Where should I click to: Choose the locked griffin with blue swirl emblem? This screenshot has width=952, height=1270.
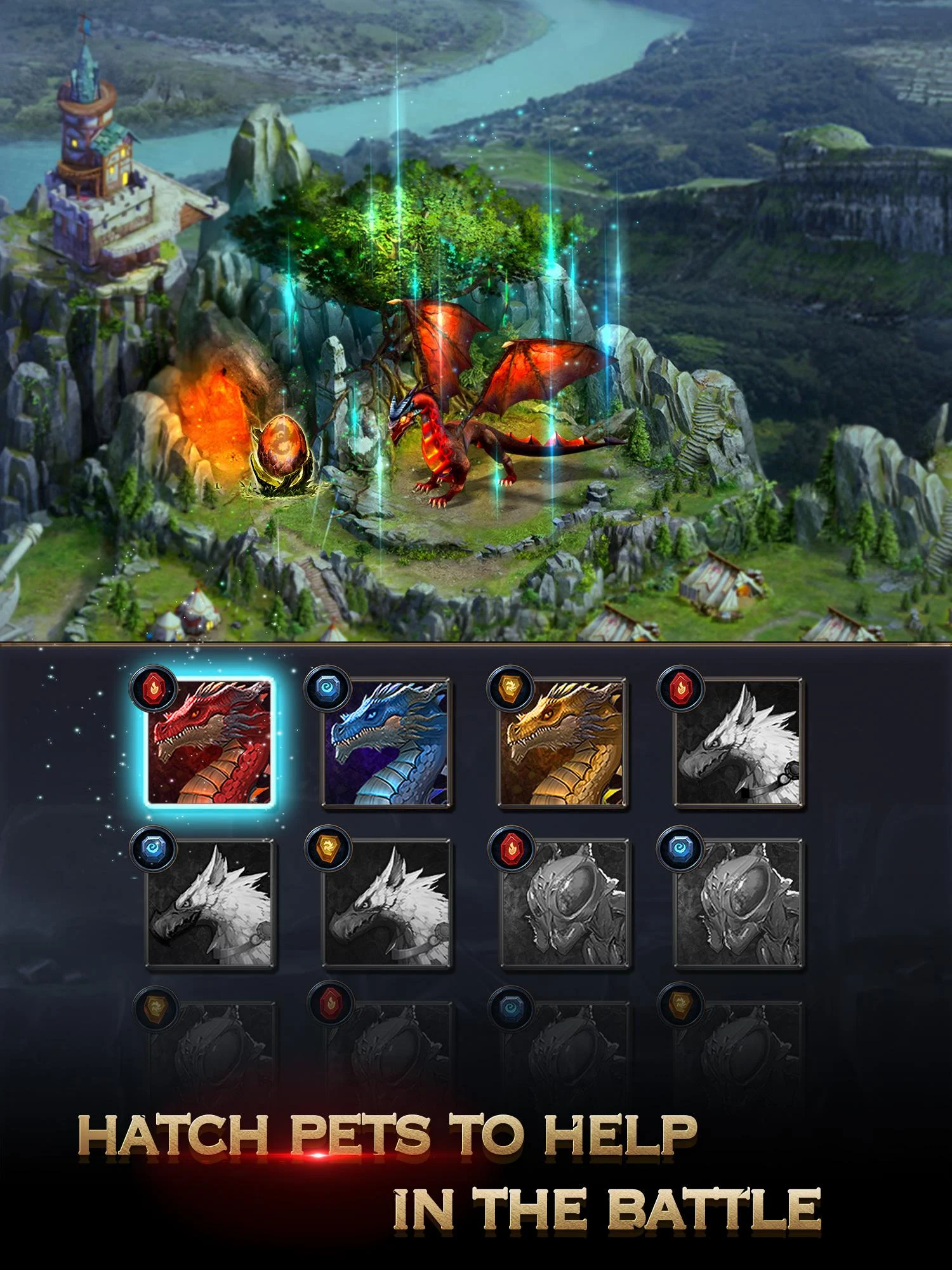tap(210, 904)
